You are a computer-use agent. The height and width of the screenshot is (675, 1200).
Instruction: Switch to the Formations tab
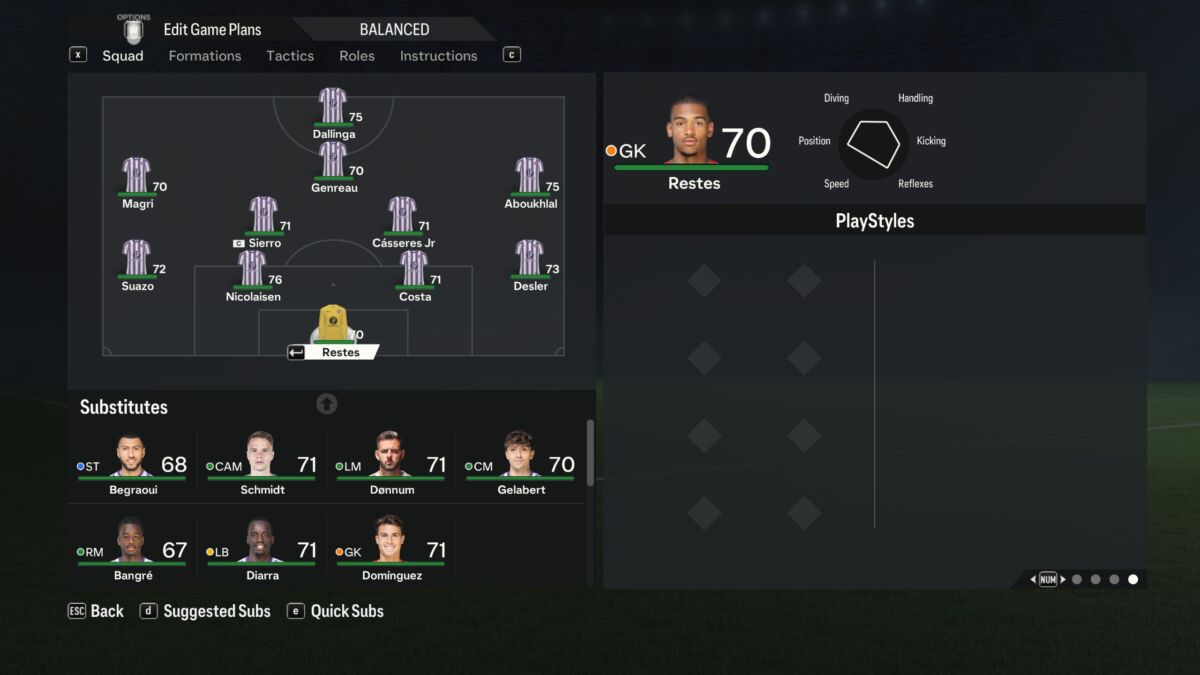tap(204, 56)
